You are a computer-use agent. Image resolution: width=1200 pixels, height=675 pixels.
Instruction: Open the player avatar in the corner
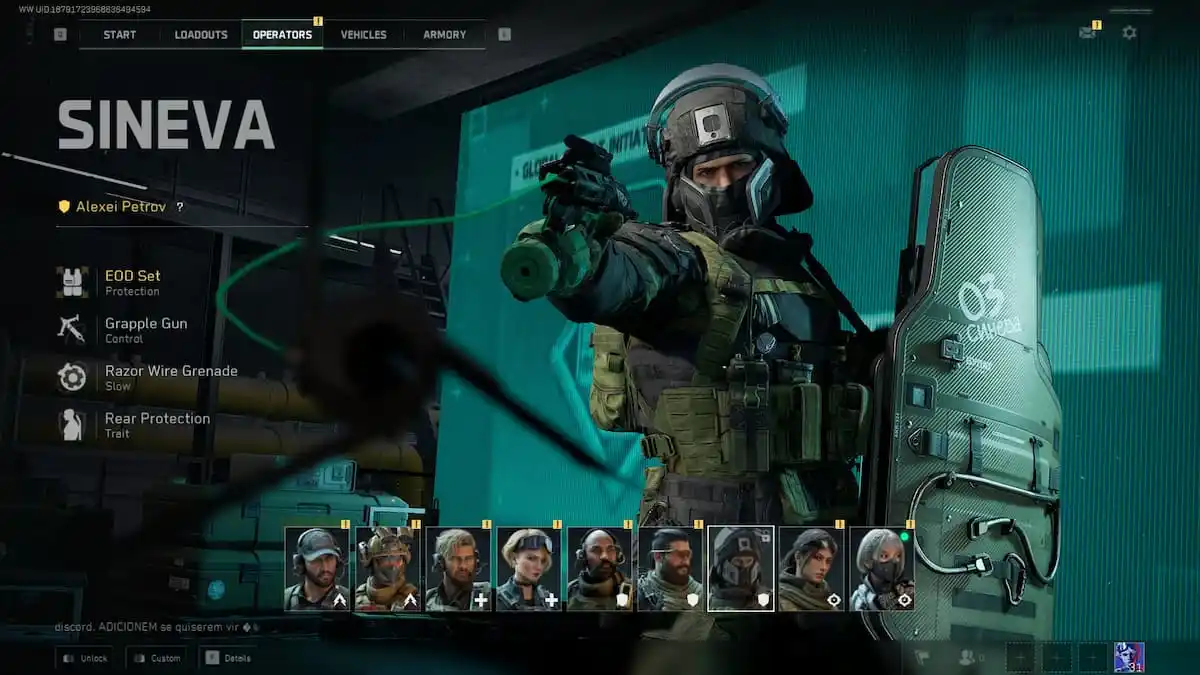pos(1129,657)
